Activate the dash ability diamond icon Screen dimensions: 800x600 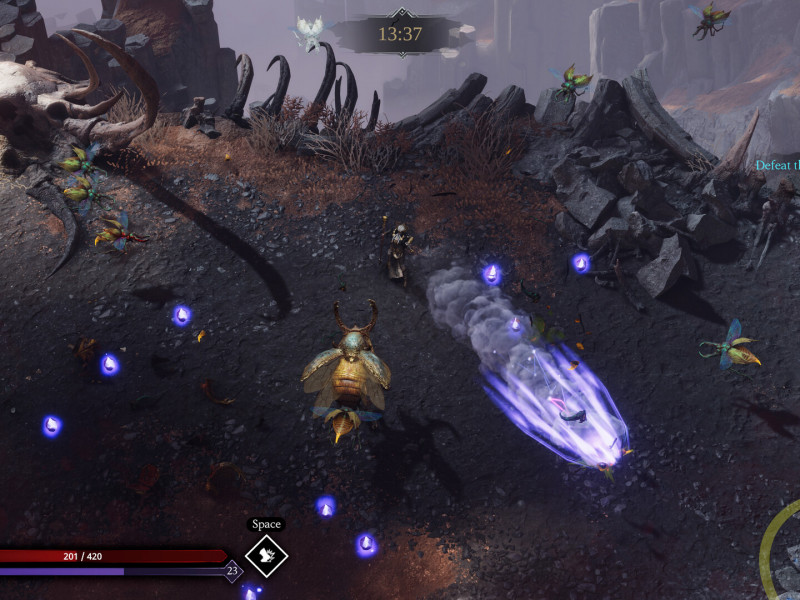[266, 556]
